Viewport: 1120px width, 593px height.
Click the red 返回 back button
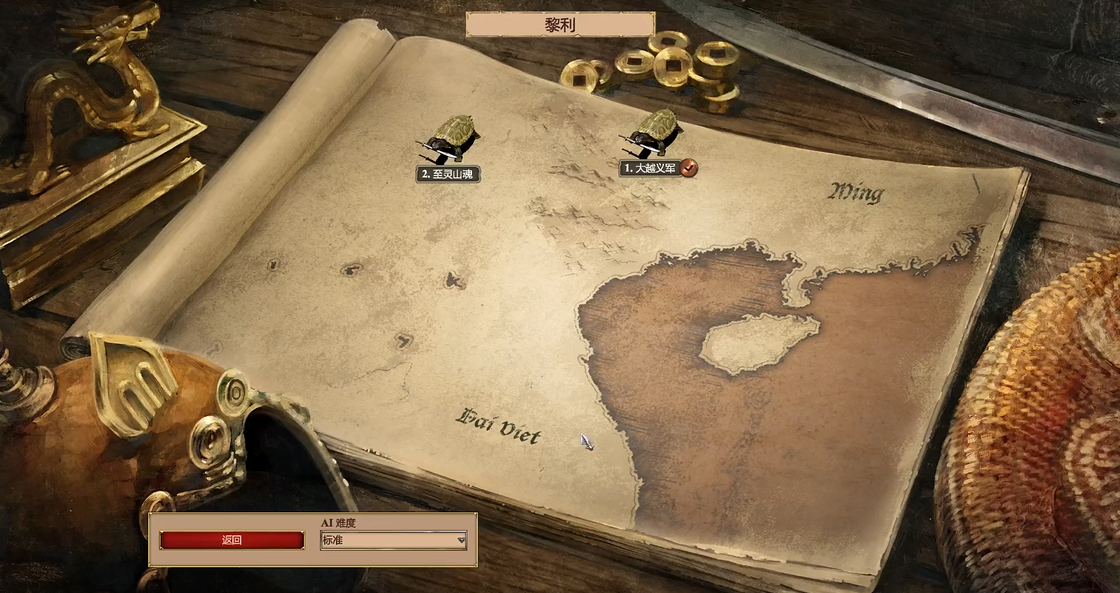click(231, 540)
